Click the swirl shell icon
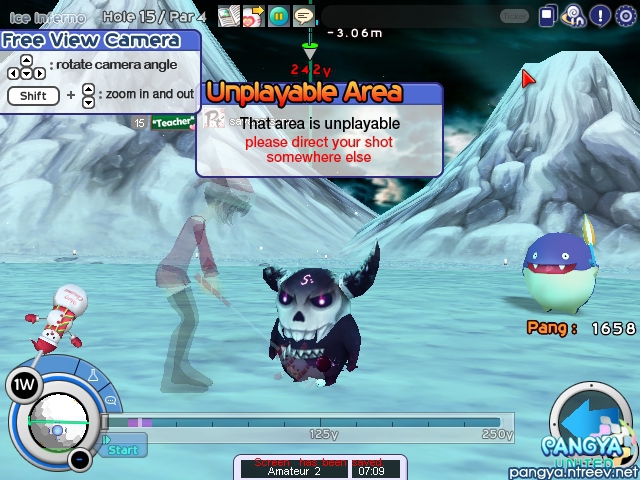The height and width of the screenshot is (480, 640). pos(574,16)
